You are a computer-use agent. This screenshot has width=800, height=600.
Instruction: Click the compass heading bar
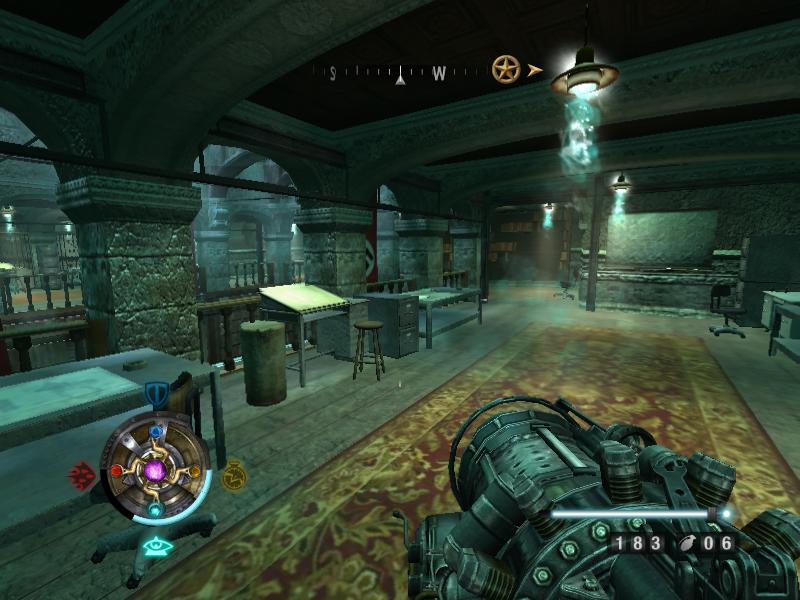(400, 72)
